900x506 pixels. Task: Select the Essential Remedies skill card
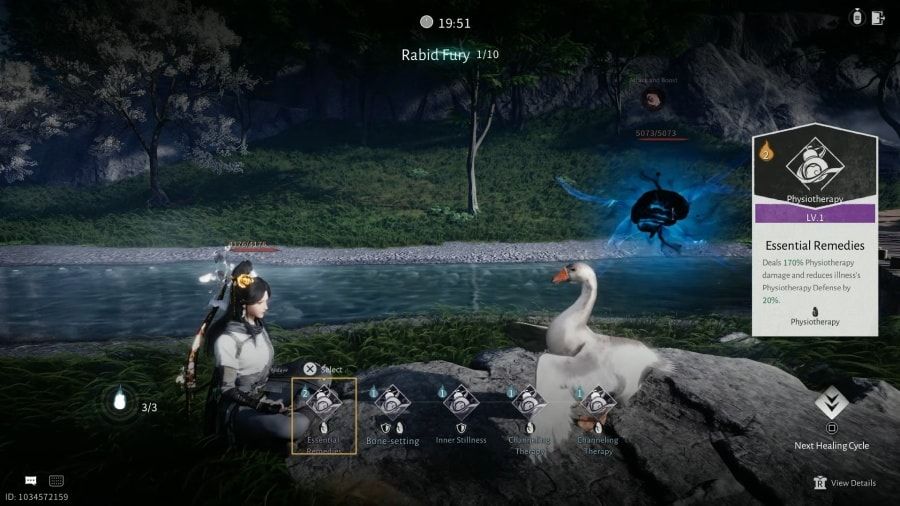(x=323, y=415)
